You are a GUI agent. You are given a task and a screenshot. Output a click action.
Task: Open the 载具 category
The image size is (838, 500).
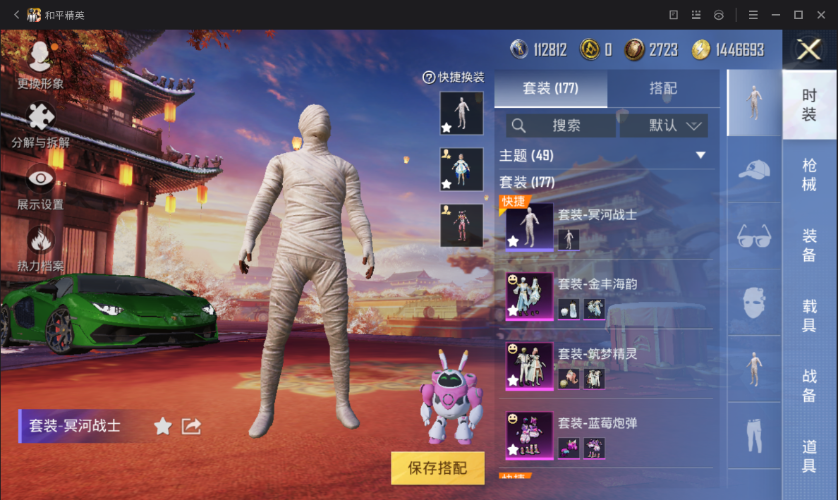[809, 314]
